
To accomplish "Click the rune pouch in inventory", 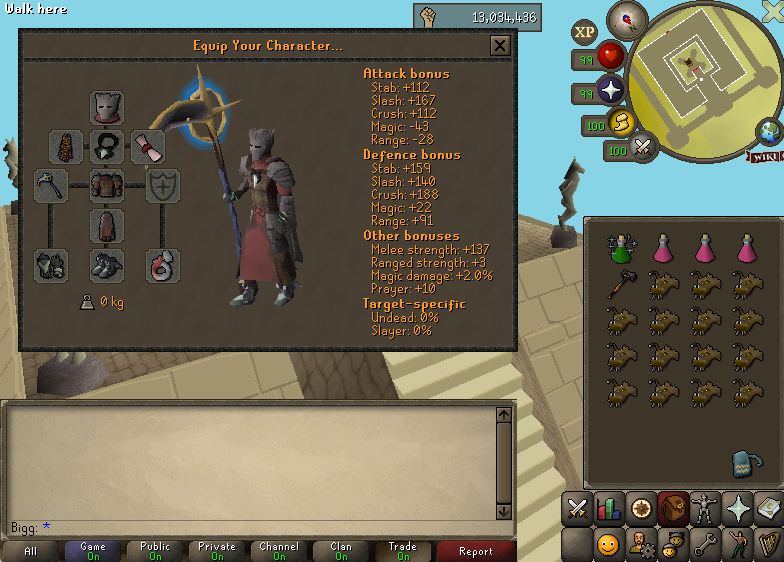I will coord(743,462).
